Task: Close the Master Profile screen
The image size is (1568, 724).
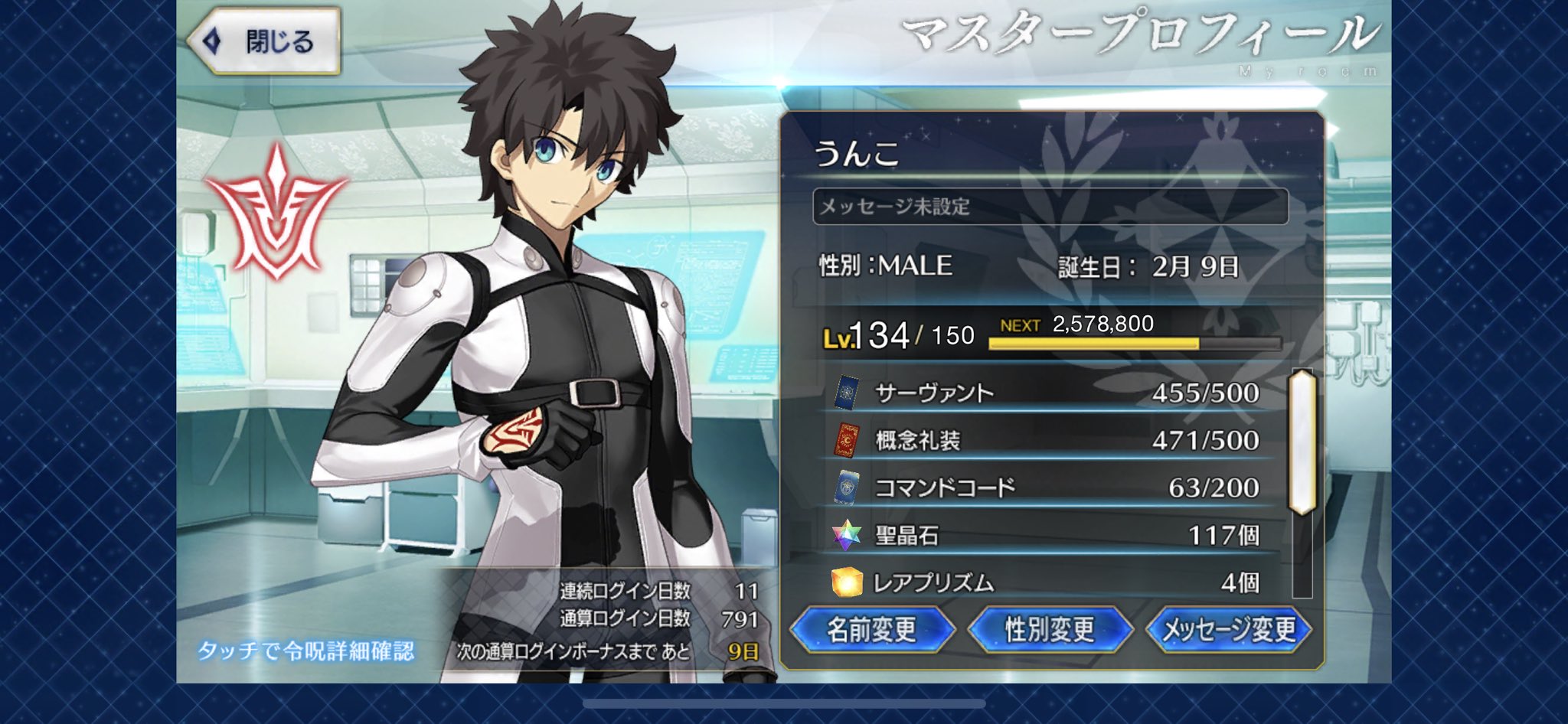Action: click(x=264, y=41)
